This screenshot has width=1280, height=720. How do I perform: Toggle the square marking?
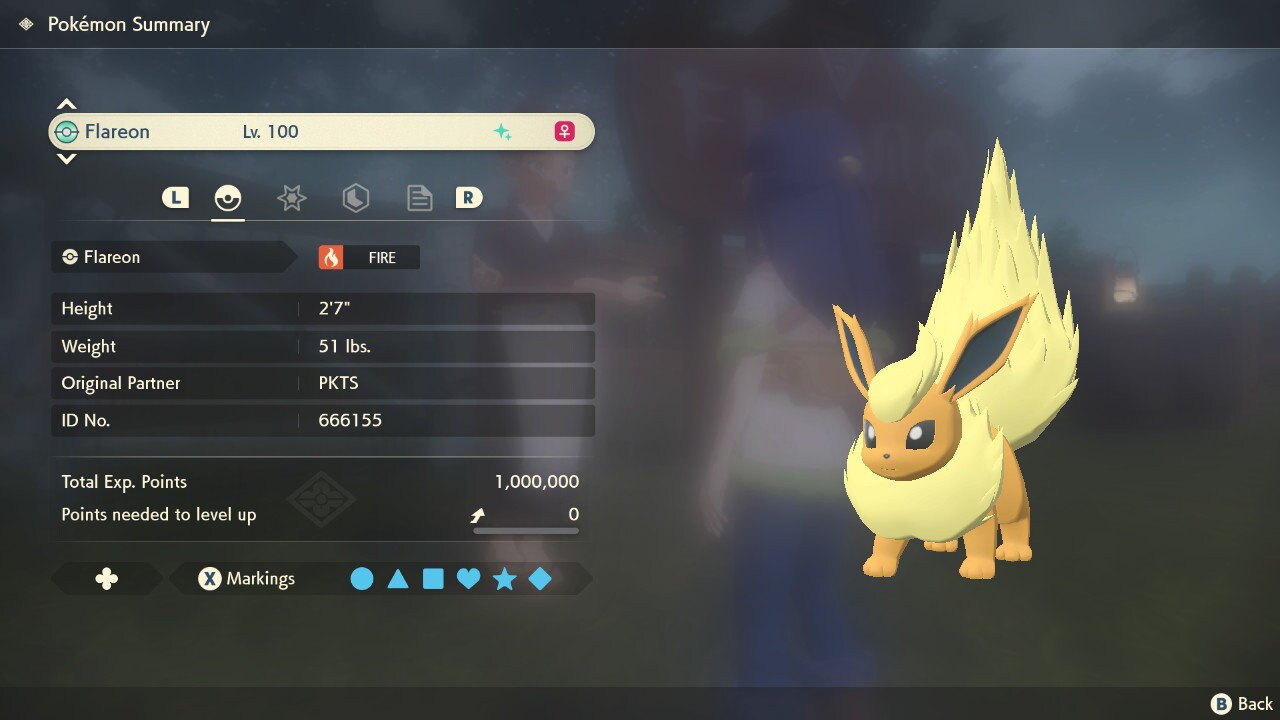433,579
